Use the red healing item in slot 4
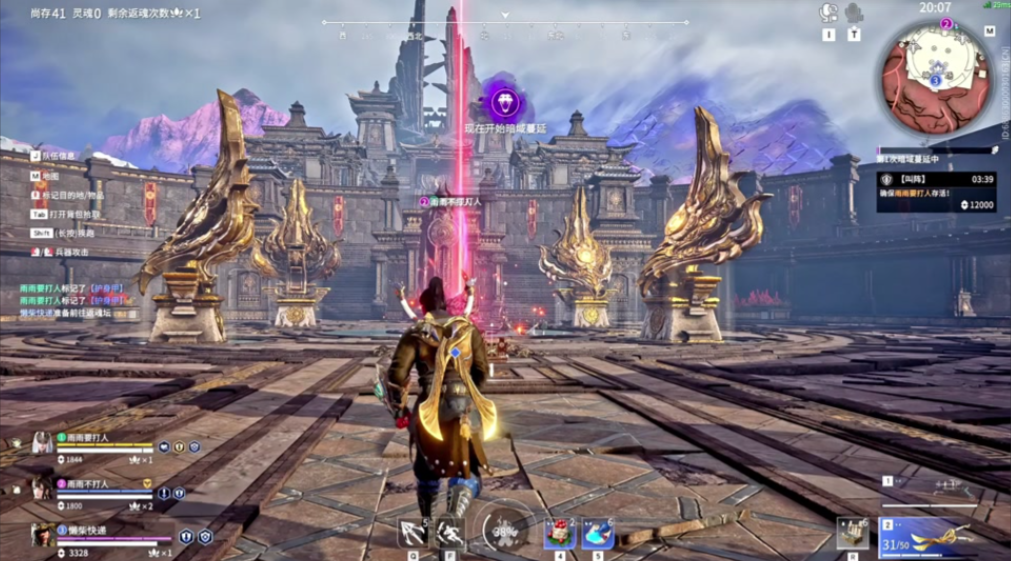This screenshot has width=1011, height=561. (559, 533)
